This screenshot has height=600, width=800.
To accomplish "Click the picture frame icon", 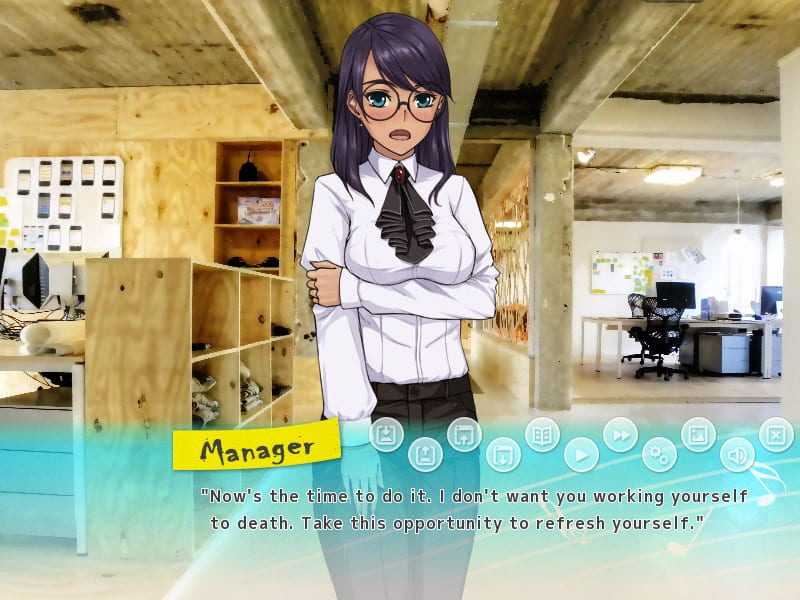I will pos(698,434).
